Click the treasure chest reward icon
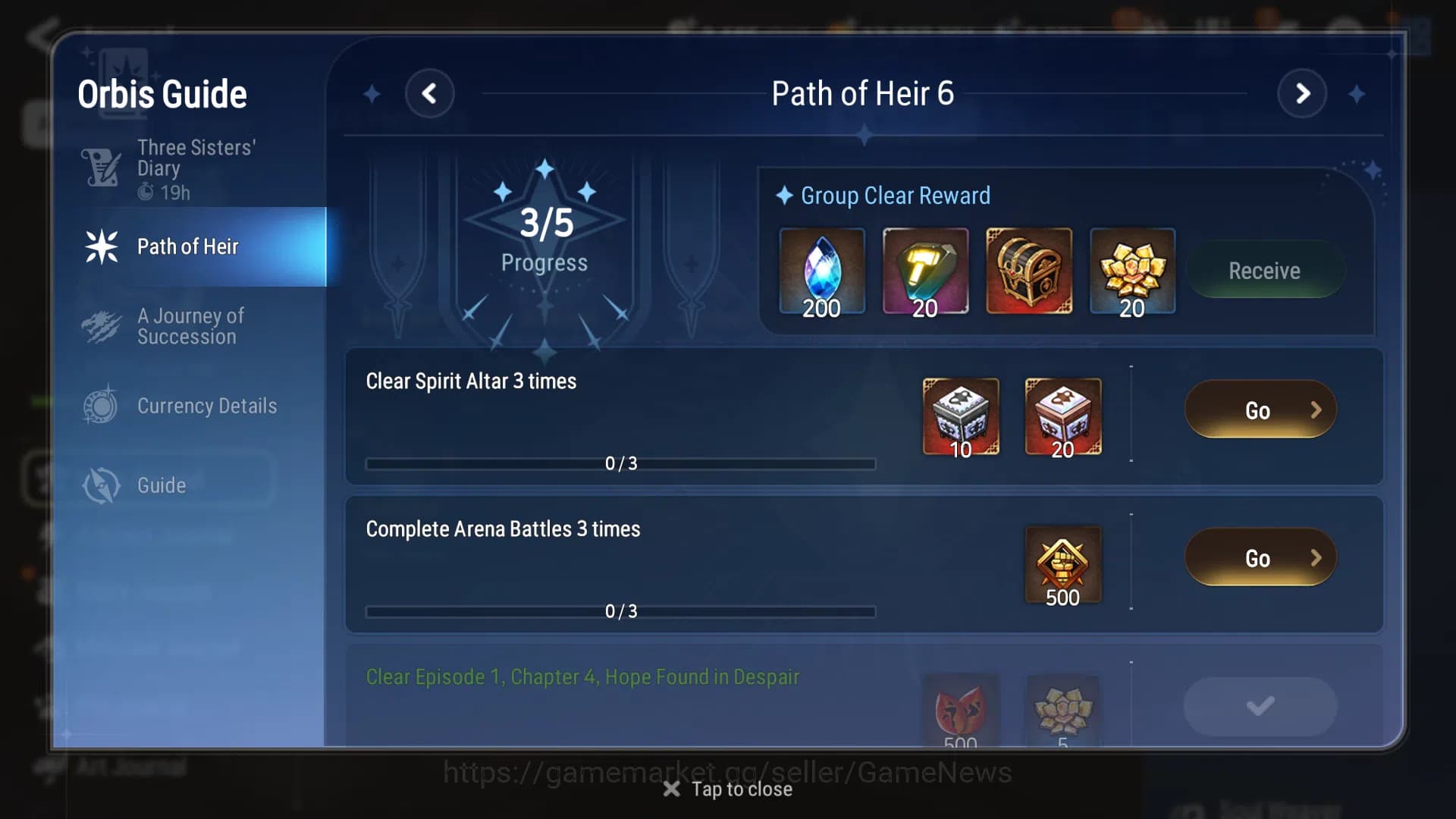 click(x=1028, y=270)
